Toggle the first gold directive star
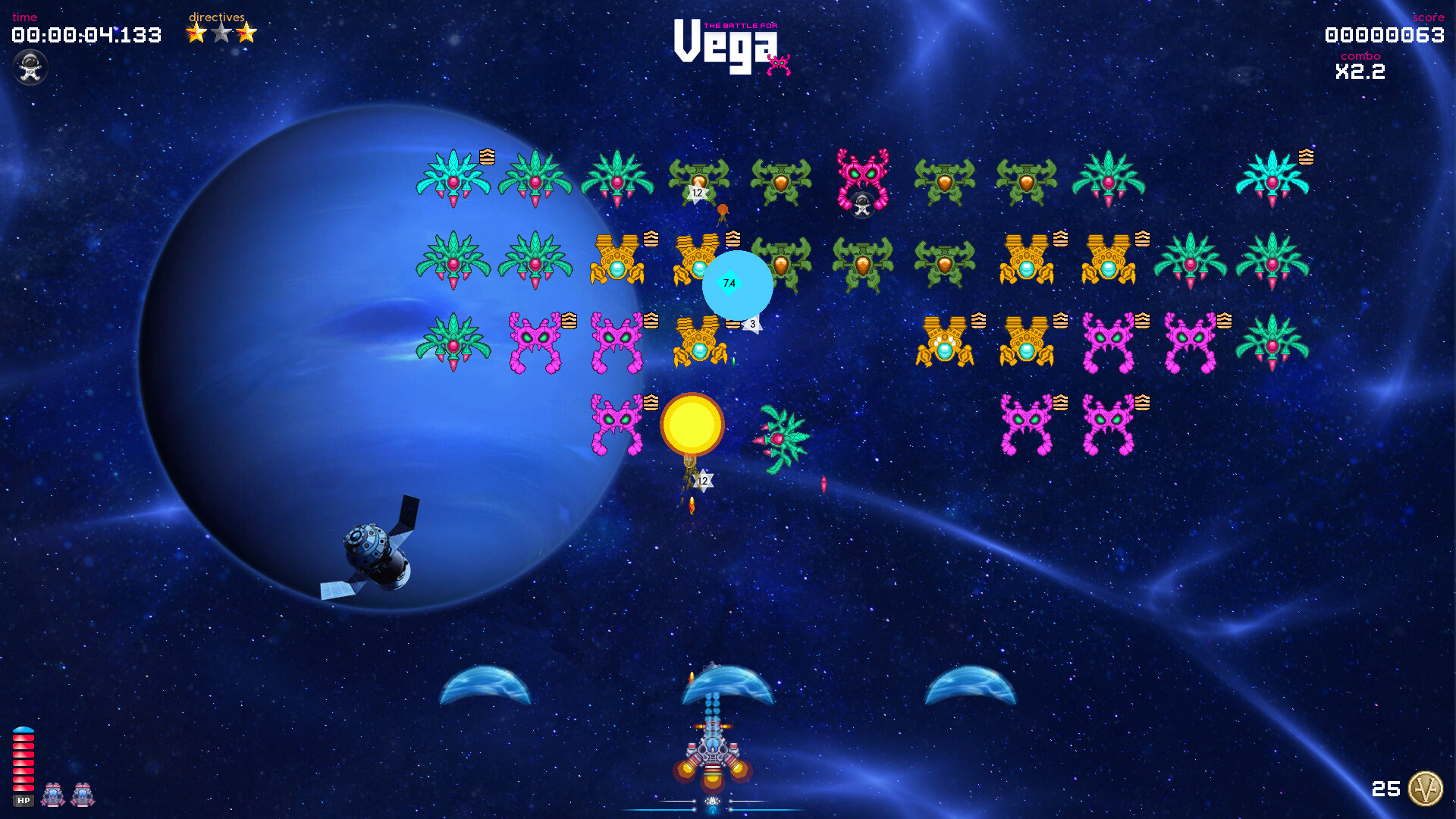1456x819 pixels. 194,33
